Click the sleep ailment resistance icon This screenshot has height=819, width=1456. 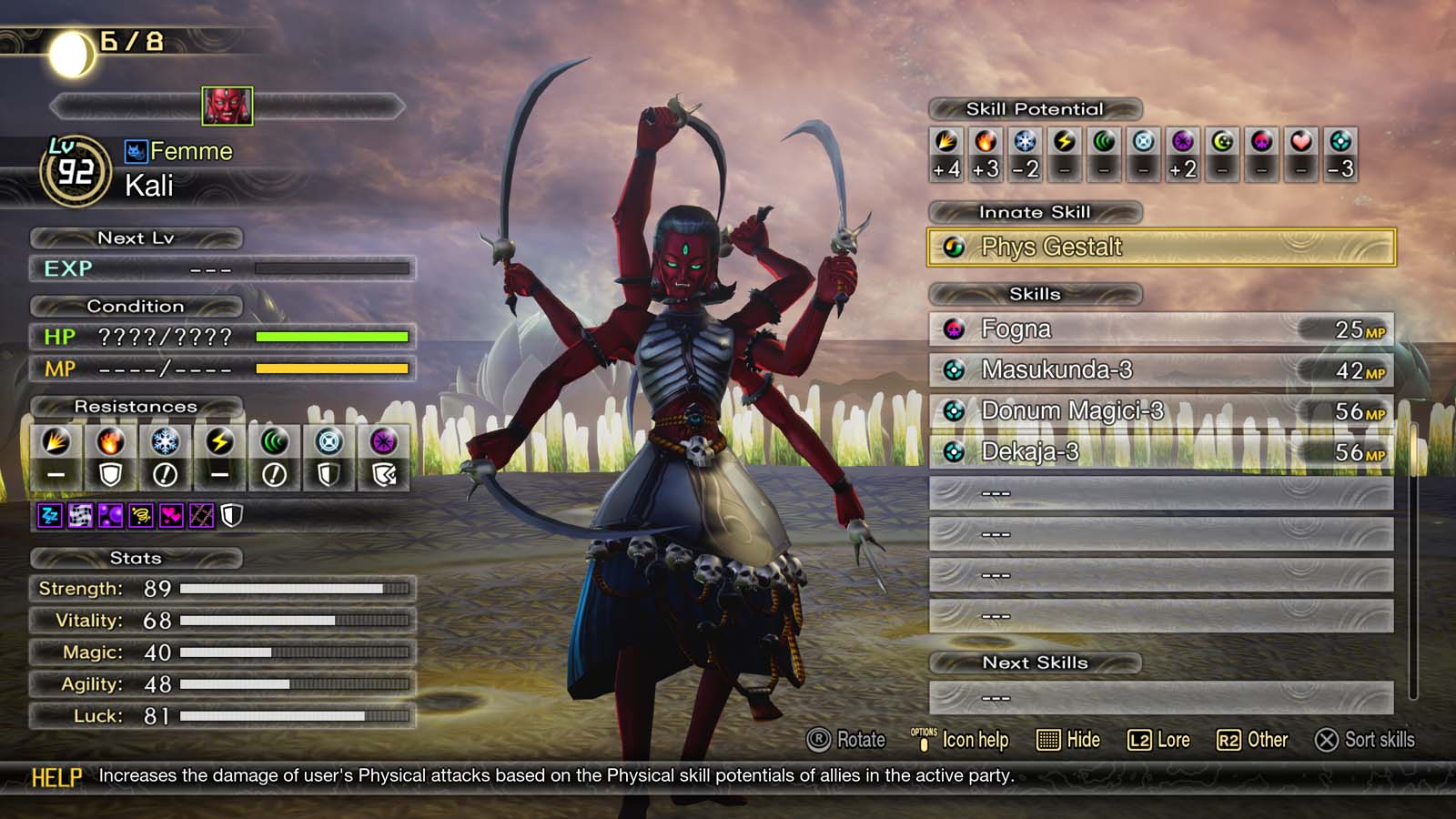pos(49,517)
